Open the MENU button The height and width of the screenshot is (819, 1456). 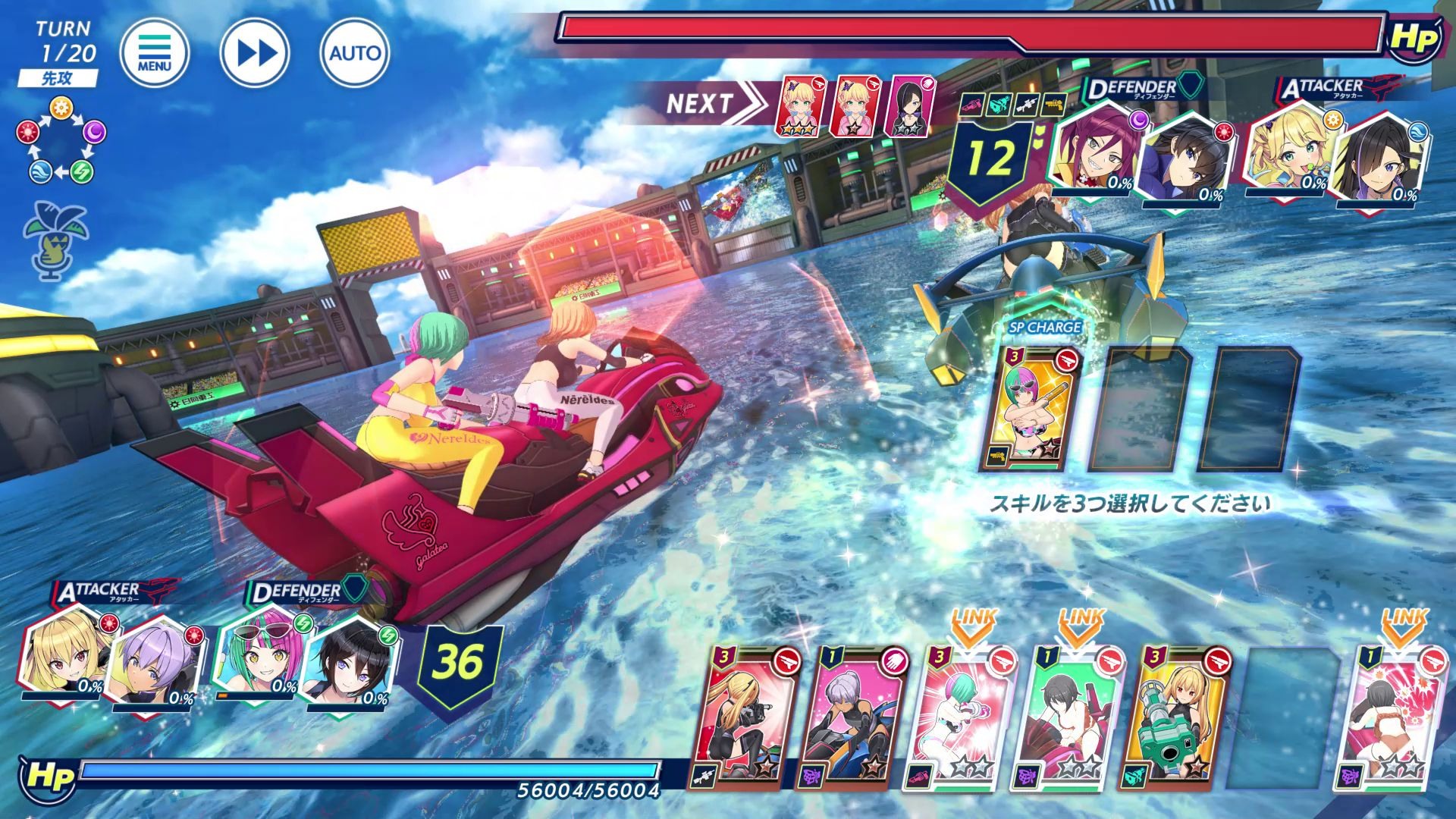tap(154, 52)
